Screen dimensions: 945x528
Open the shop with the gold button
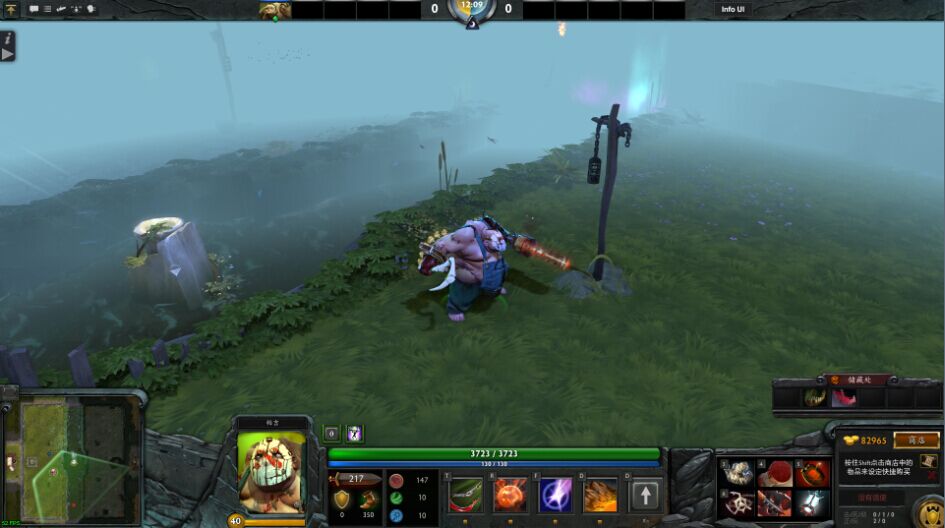[x=916, y=441]
